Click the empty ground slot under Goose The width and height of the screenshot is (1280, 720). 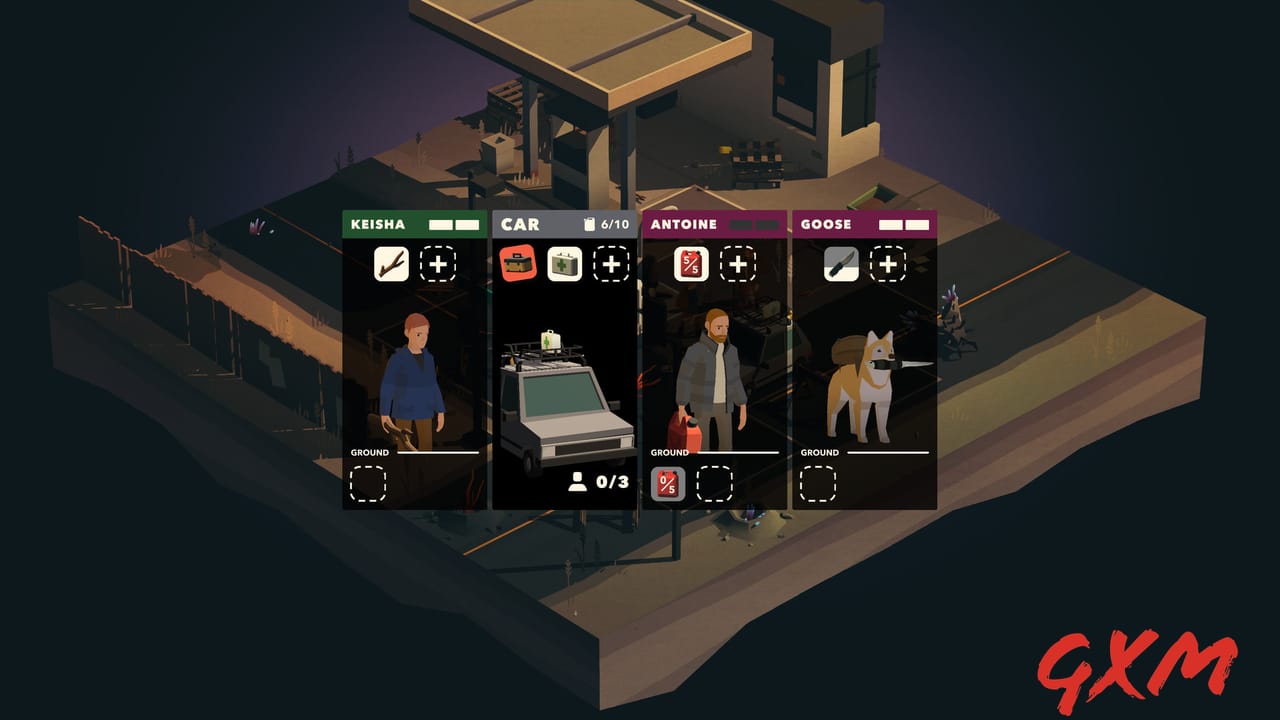pyautogui.click(x=820, y=485)
